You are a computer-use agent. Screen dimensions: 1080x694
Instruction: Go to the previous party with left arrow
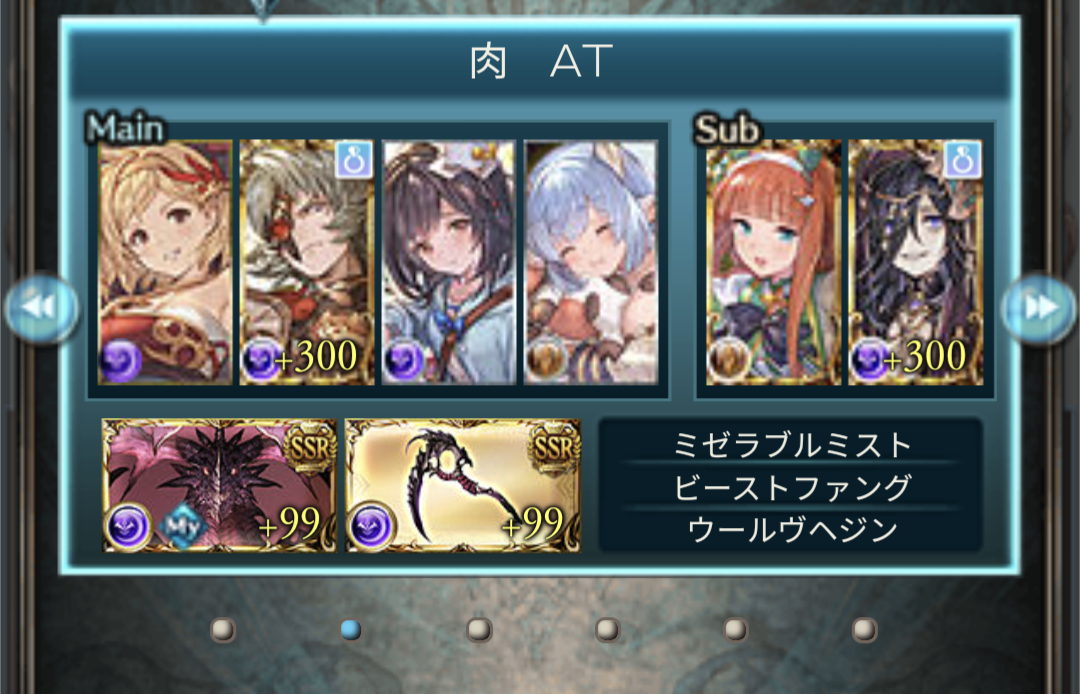tap(41, 308)
